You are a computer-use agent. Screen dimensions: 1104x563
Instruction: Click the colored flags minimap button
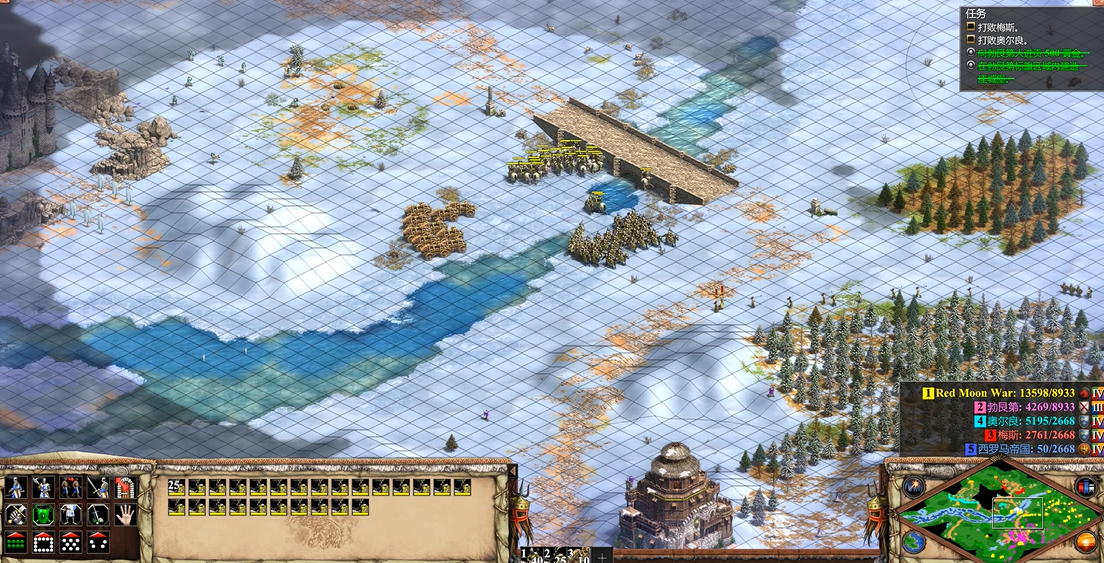coord(1086,487)
